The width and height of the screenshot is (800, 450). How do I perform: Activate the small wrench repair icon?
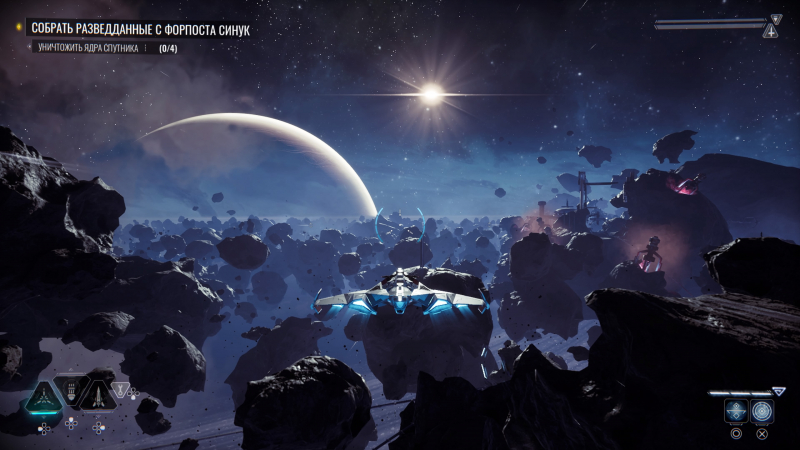coord(121,389)
